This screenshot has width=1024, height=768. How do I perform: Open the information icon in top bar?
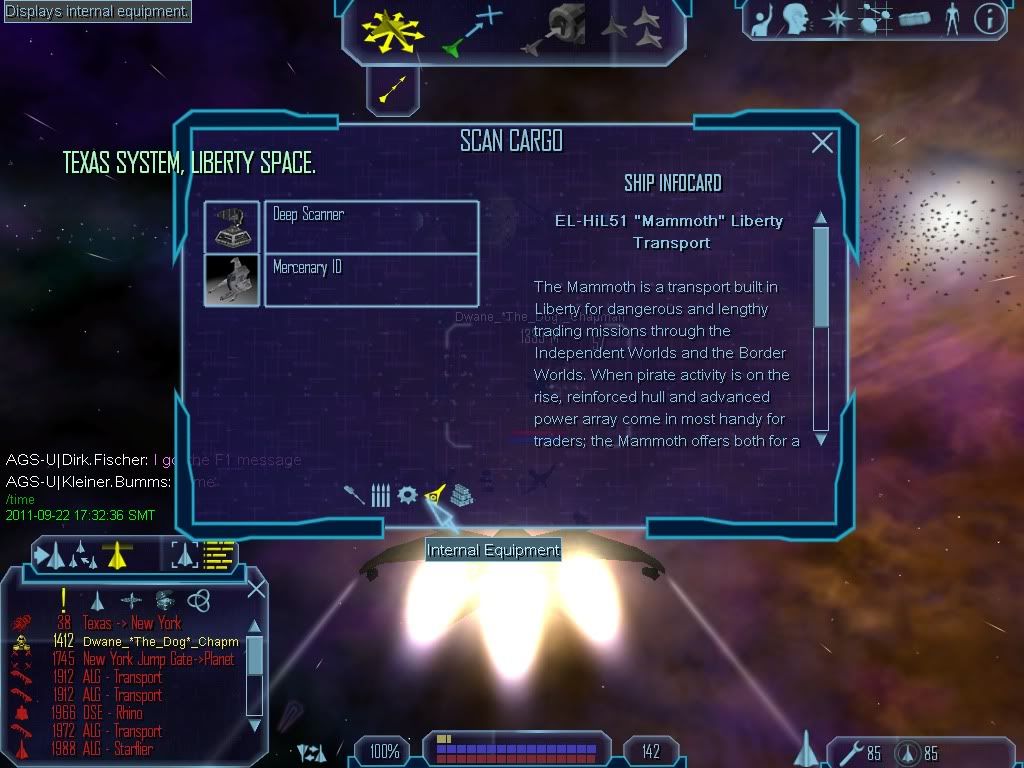point(989,19)
